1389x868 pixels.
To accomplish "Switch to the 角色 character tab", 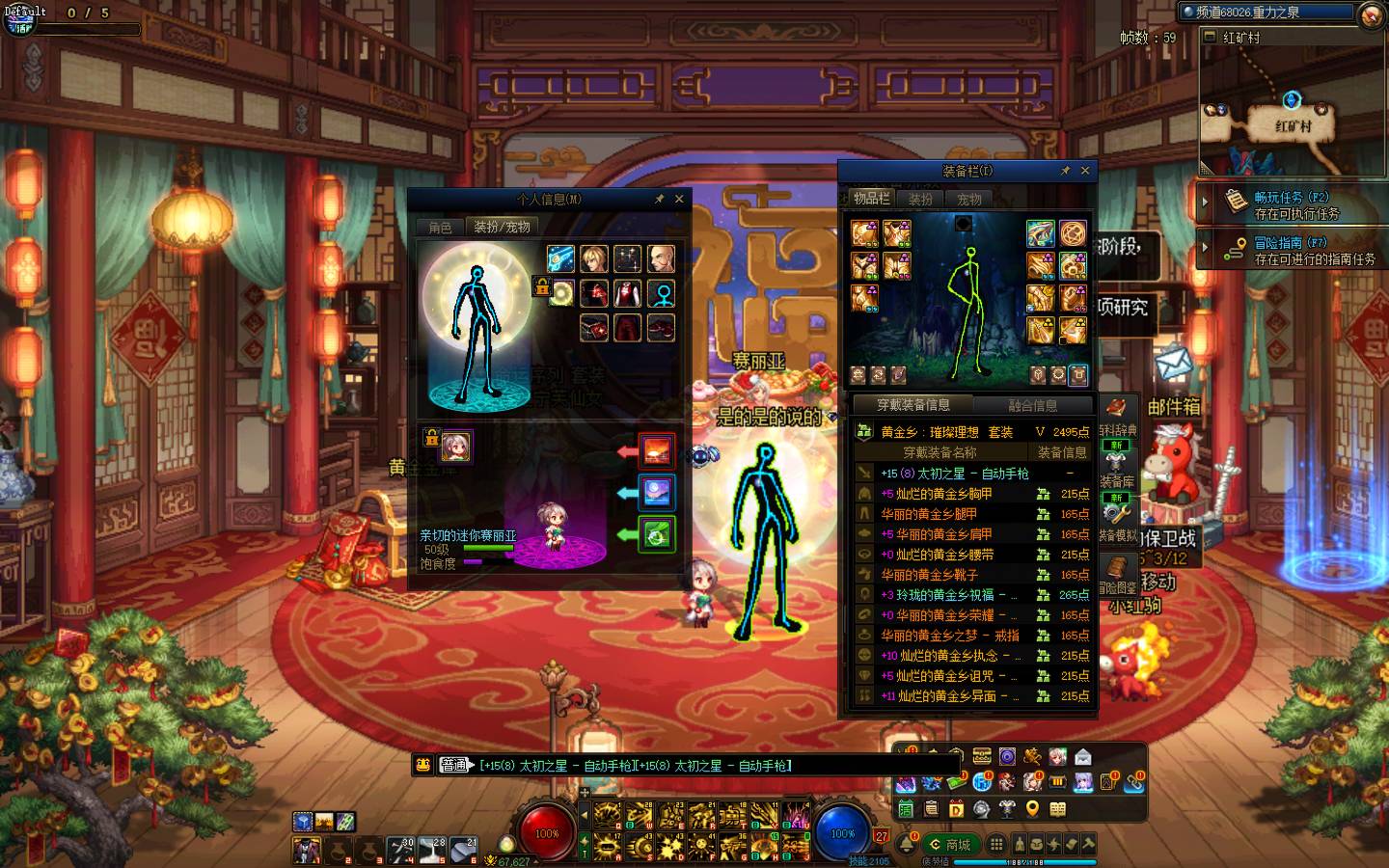I will (440, 228).
